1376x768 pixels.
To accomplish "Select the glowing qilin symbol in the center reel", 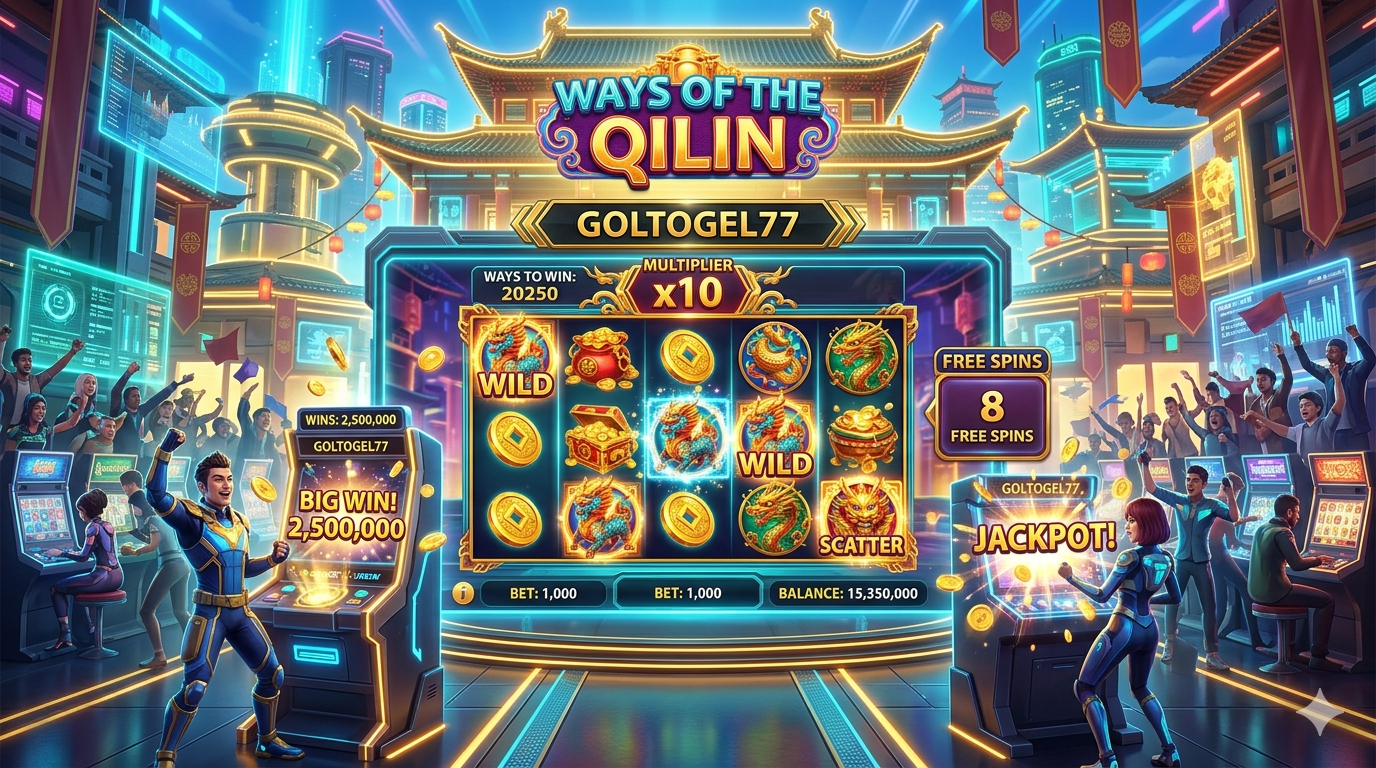I will [x=686, y=437].
